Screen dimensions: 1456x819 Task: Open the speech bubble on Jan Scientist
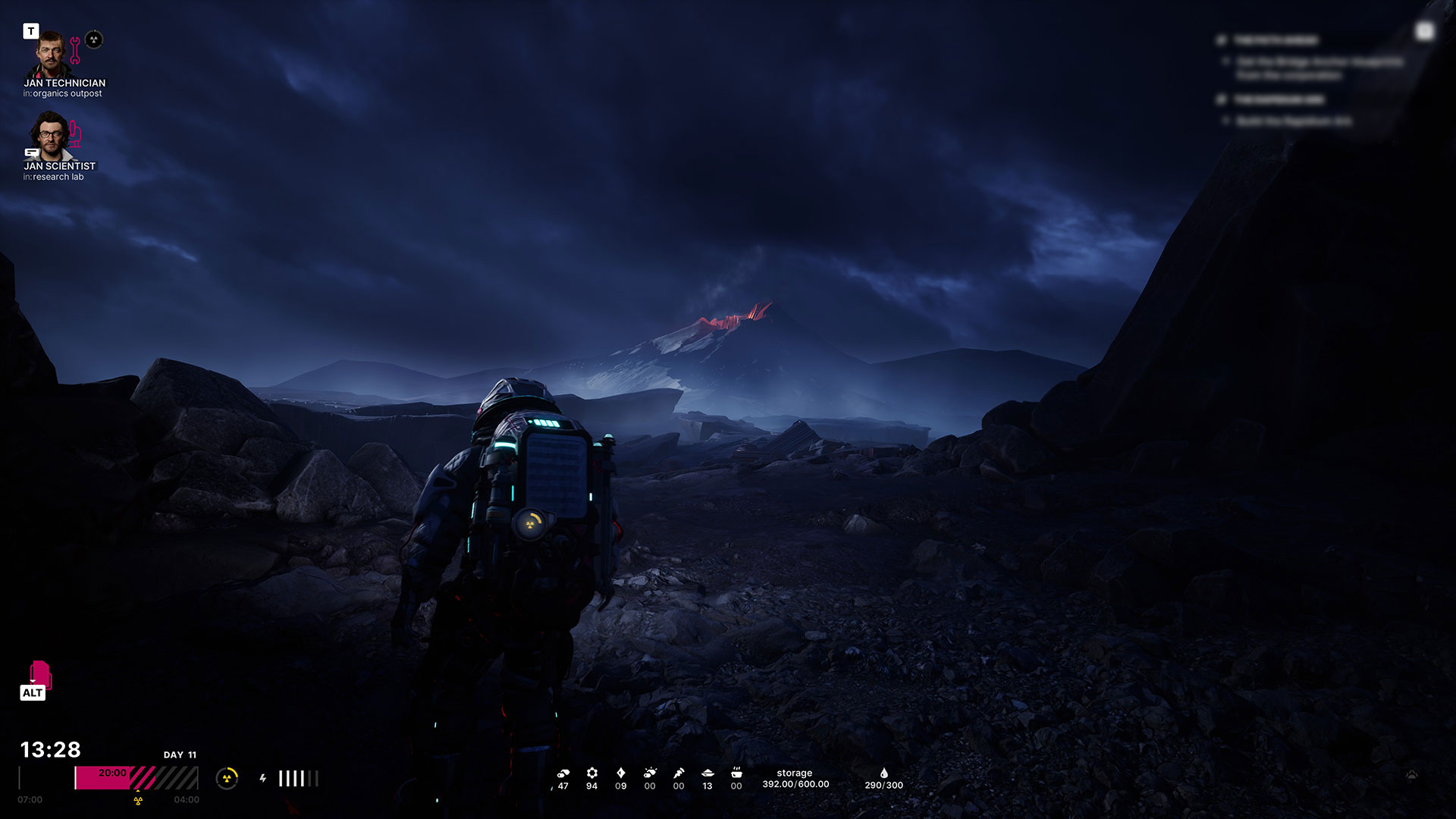pyautogui.click(x=32, y=152)
